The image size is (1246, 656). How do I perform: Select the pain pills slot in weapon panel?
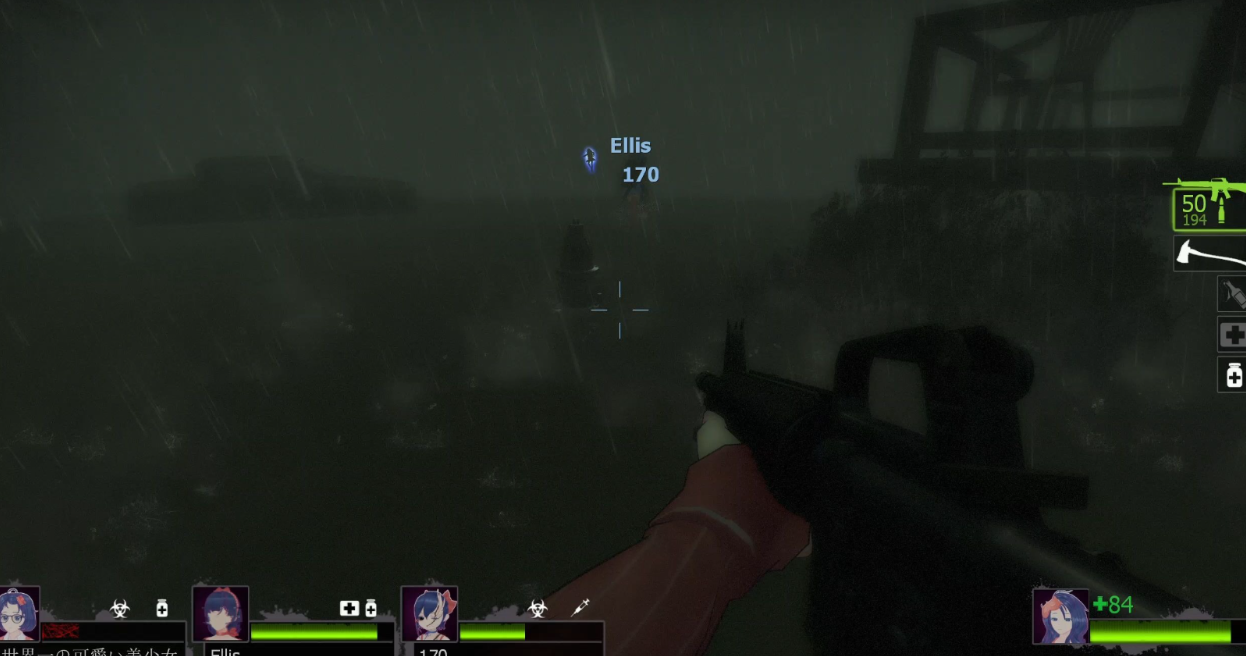point(1233,375)
